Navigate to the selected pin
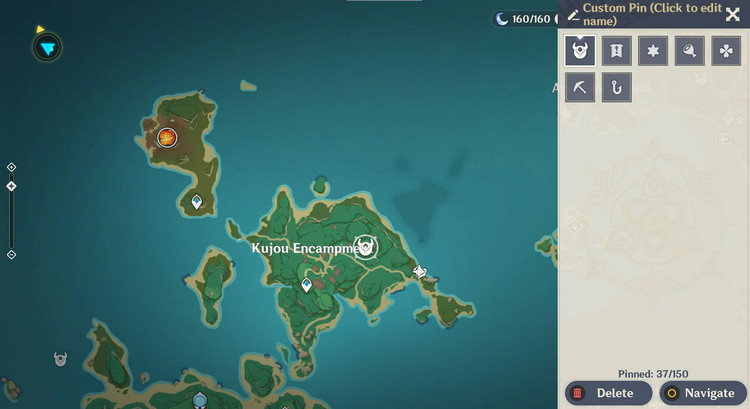750x409 pixels. point(702,393)
